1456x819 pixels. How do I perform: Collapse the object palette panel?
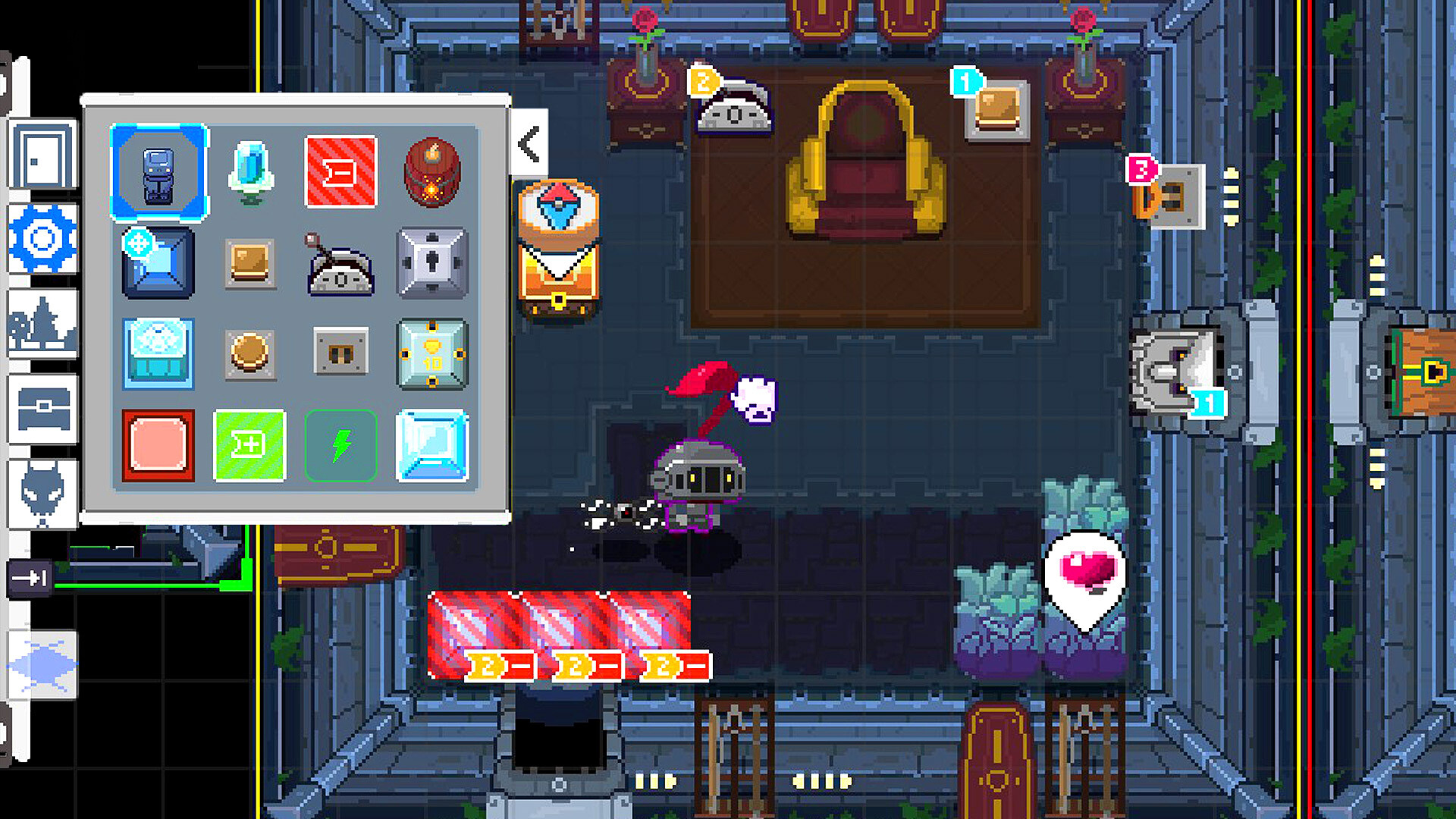pyautogui.click(x=529, y=144)
